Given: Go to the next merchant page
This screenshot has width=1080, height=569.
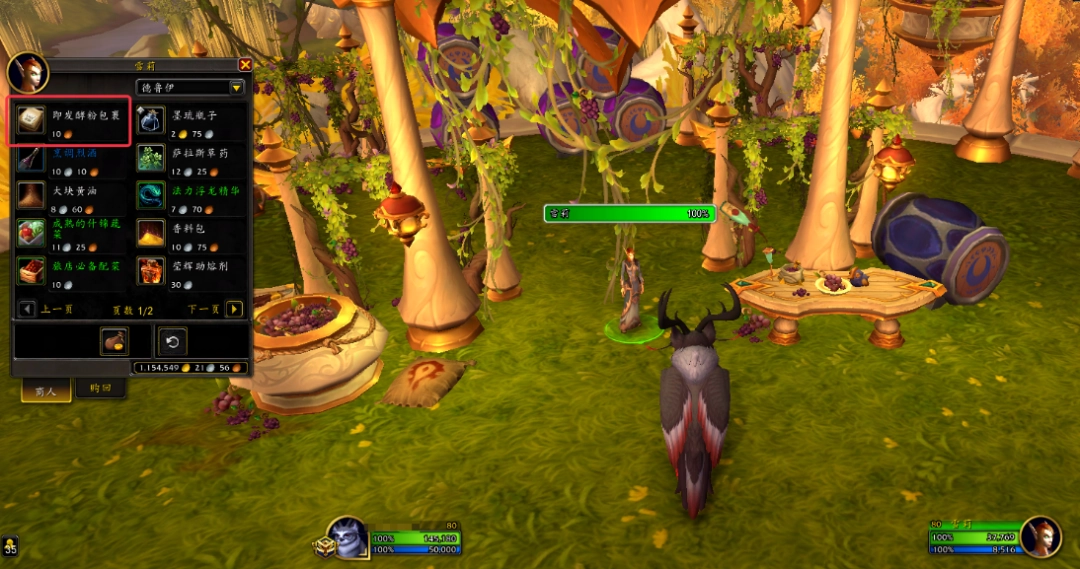Looking at the screenshot, I should point(234,309).
